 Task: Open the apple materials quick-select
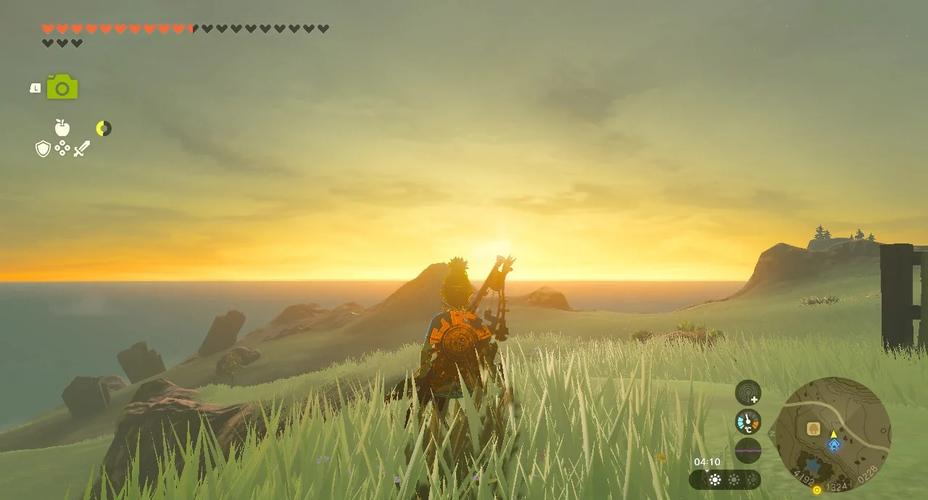point(62,128)
